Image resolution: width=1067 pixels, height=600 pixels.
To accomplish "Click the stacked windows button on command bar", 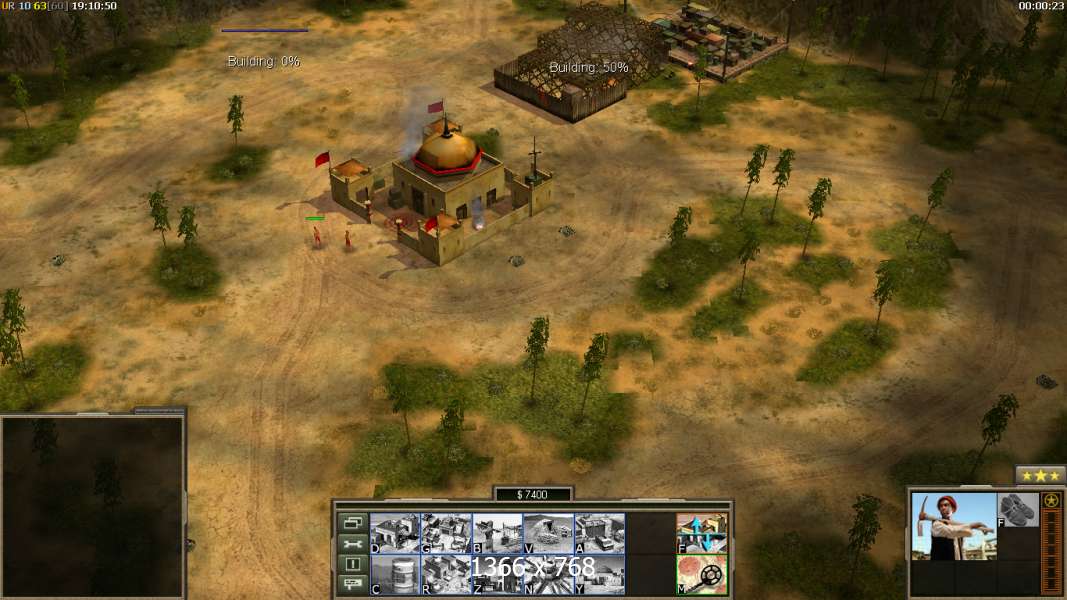I will (x=352, y=522).
